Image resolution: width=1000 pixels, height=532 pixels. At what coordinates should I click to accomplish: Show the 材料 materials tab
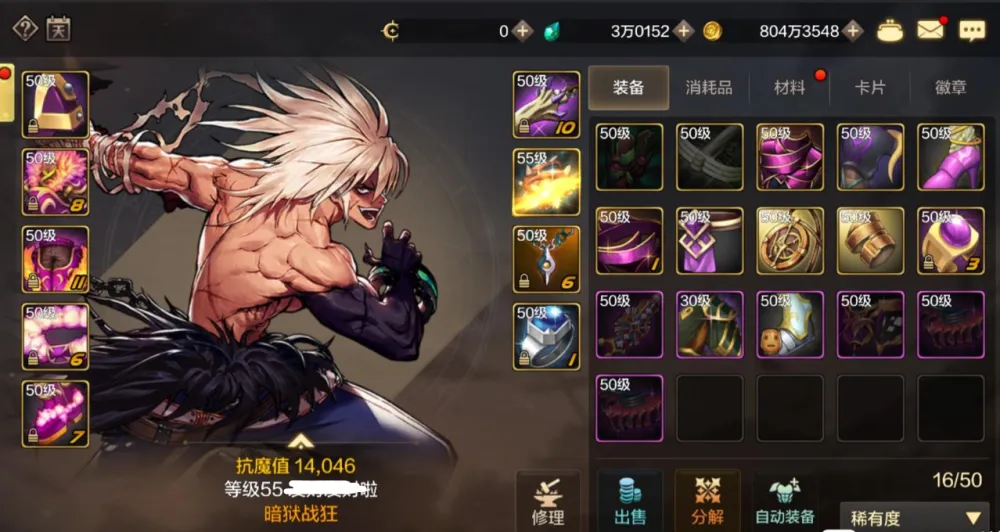click(x=789, y=88)
